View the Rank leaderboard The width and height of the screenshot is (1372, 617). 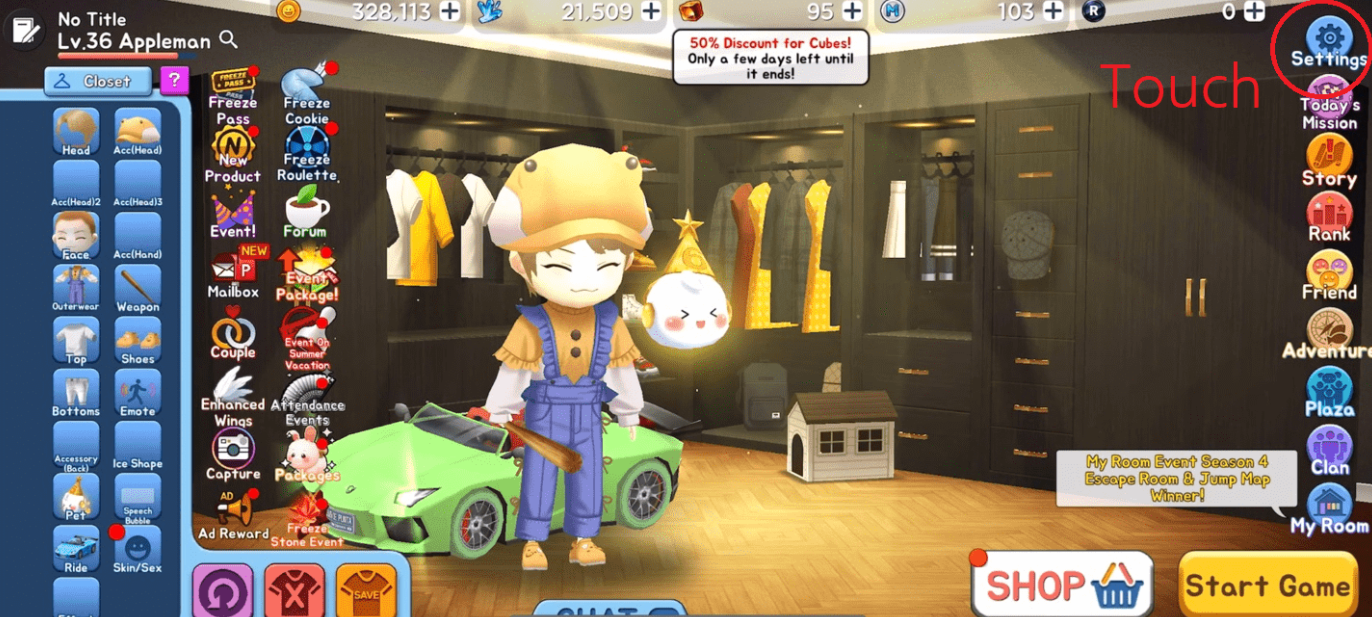[1329, 216]
